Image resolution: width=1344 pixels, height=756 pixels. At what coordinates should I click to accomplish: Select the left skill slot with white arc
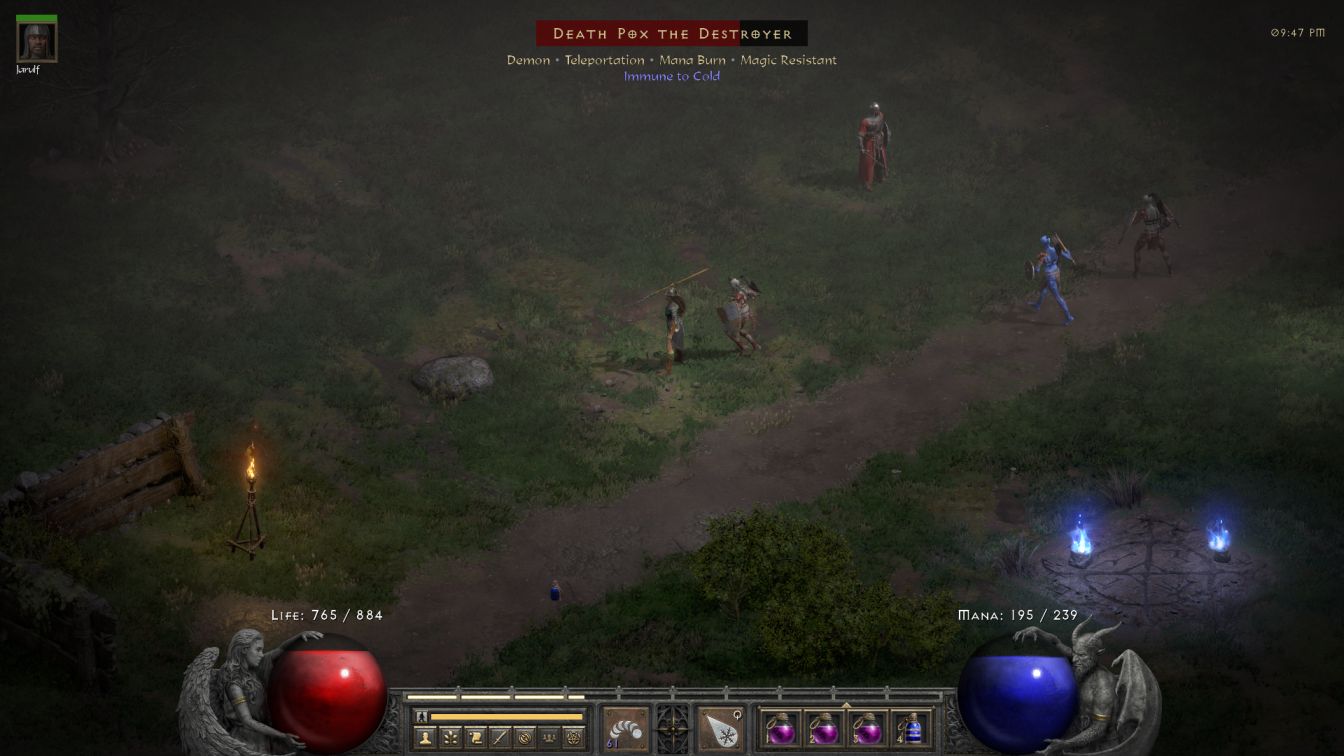(626, 729)
